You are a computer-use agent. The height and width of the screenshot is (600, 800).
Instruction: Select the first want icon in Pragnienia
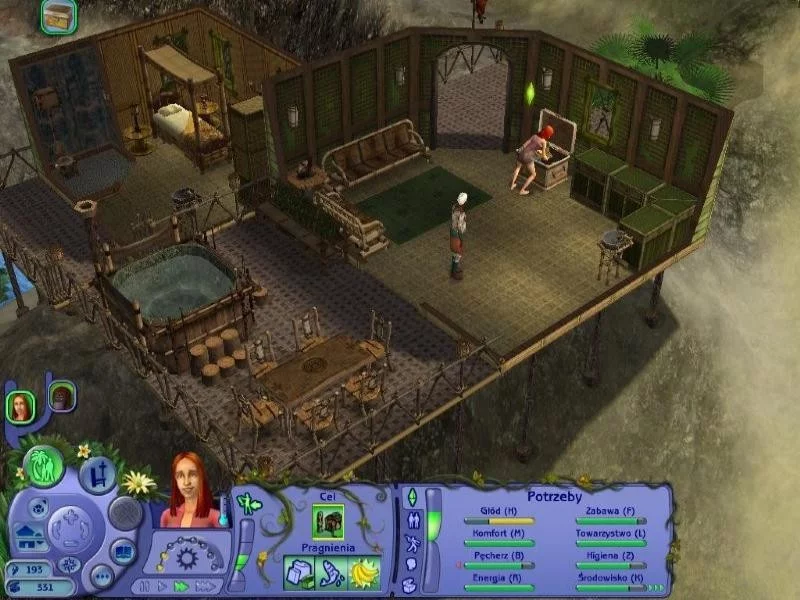pos(301,571)
